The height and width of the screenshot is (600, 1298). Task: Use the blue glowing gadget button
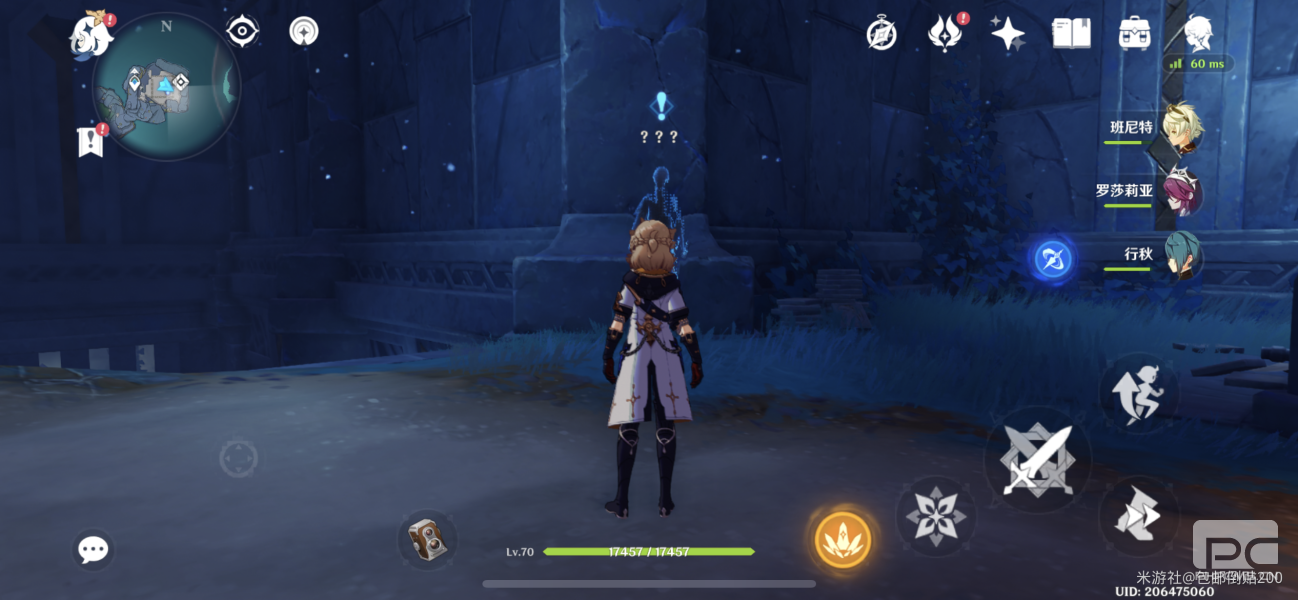point(1052,260)
